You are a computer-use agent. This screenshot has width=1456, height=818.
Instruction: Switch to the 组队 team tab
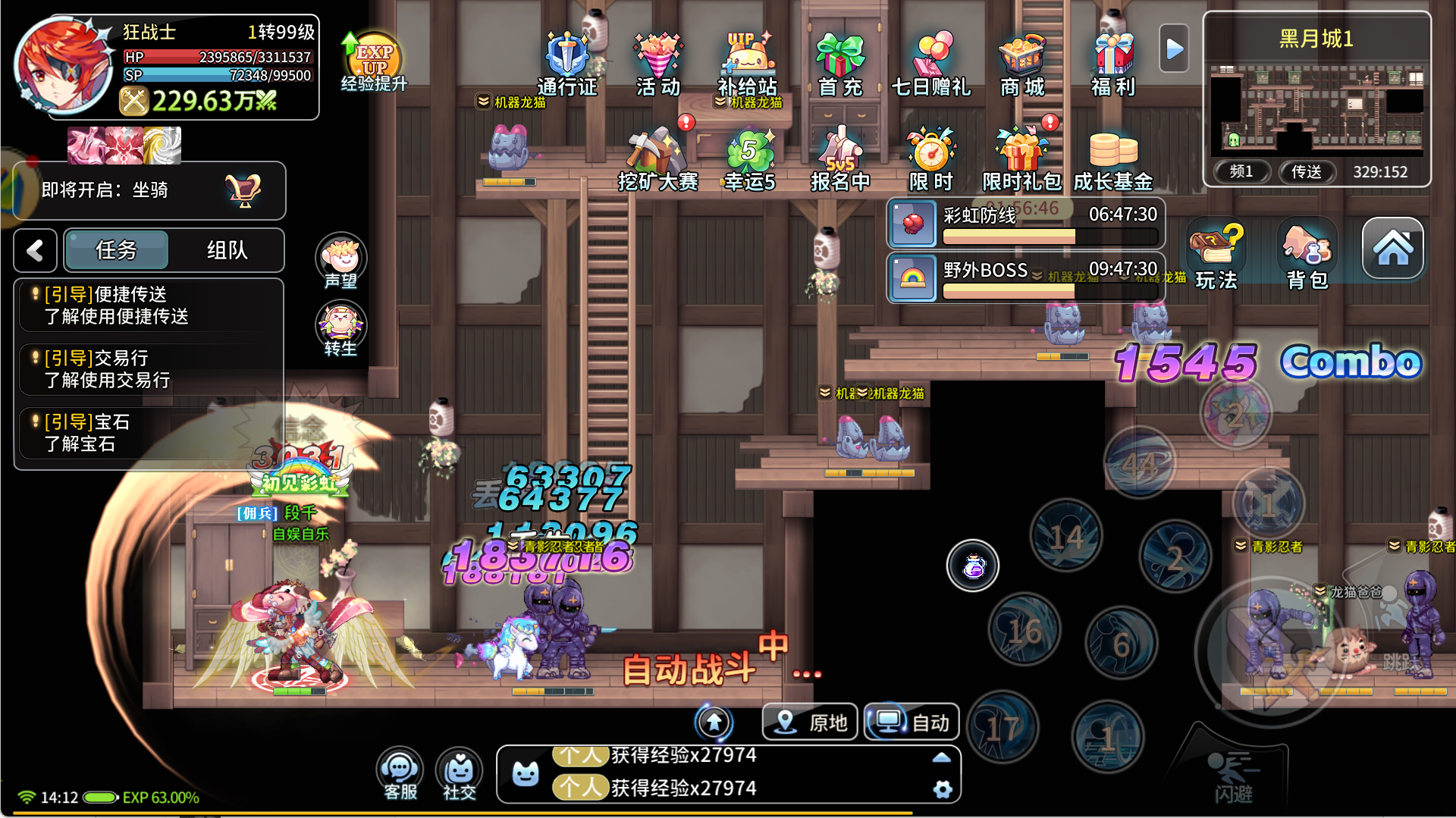pos(227,250)
